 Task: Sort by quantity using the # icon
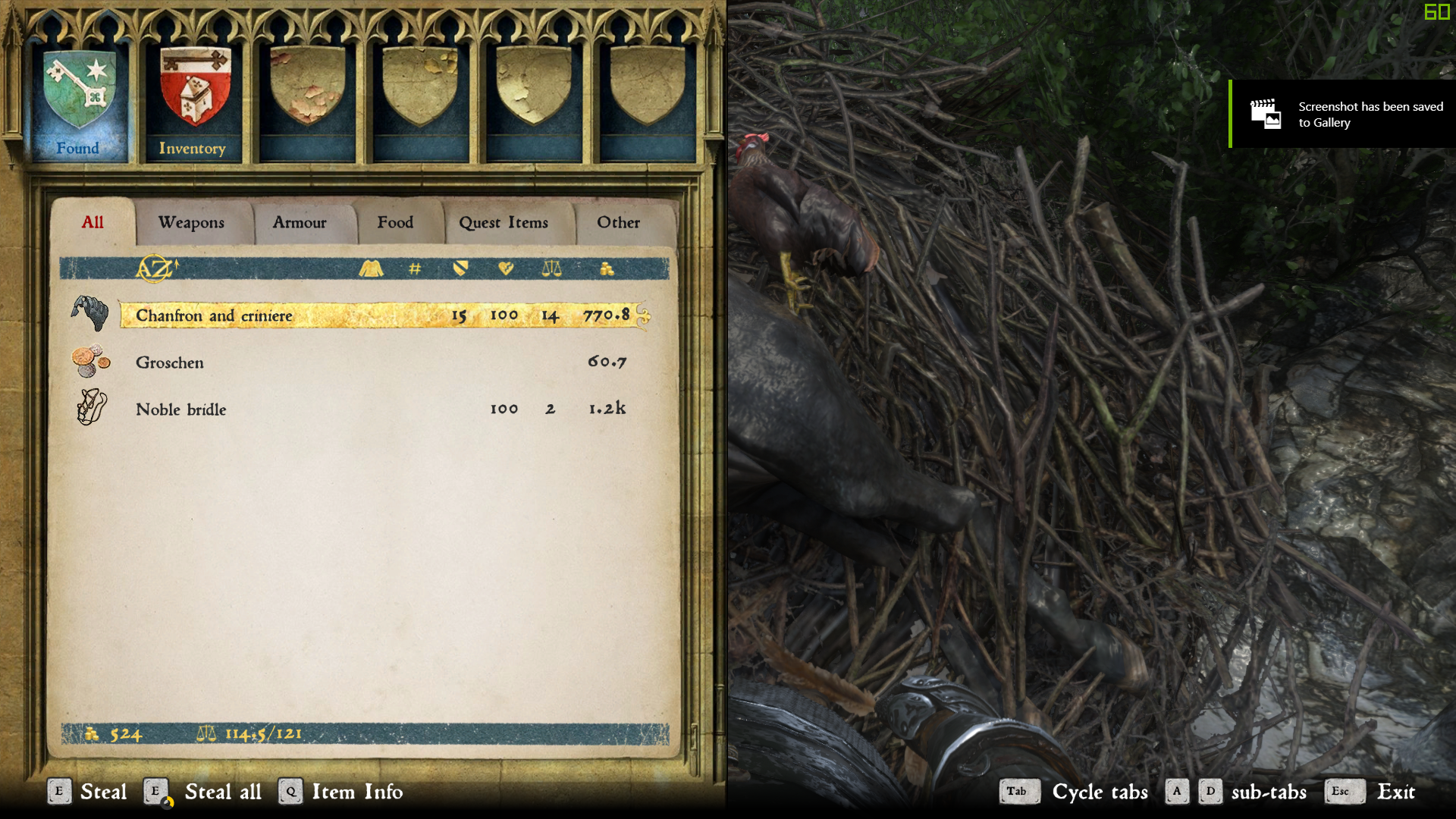(414, 268)
